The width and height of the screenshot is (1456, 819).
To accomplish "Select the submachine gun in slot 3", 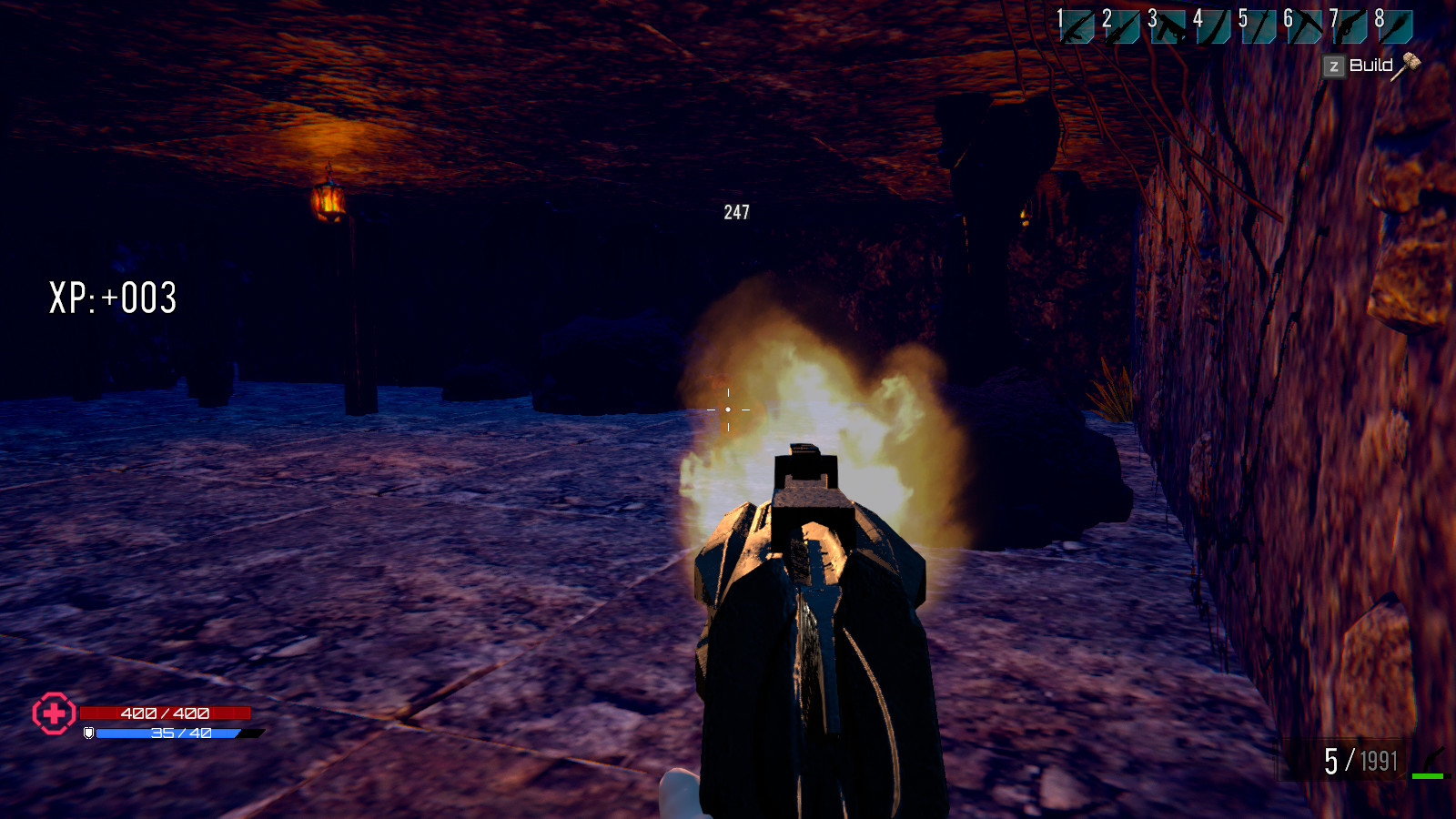I will coord(1167,27).
